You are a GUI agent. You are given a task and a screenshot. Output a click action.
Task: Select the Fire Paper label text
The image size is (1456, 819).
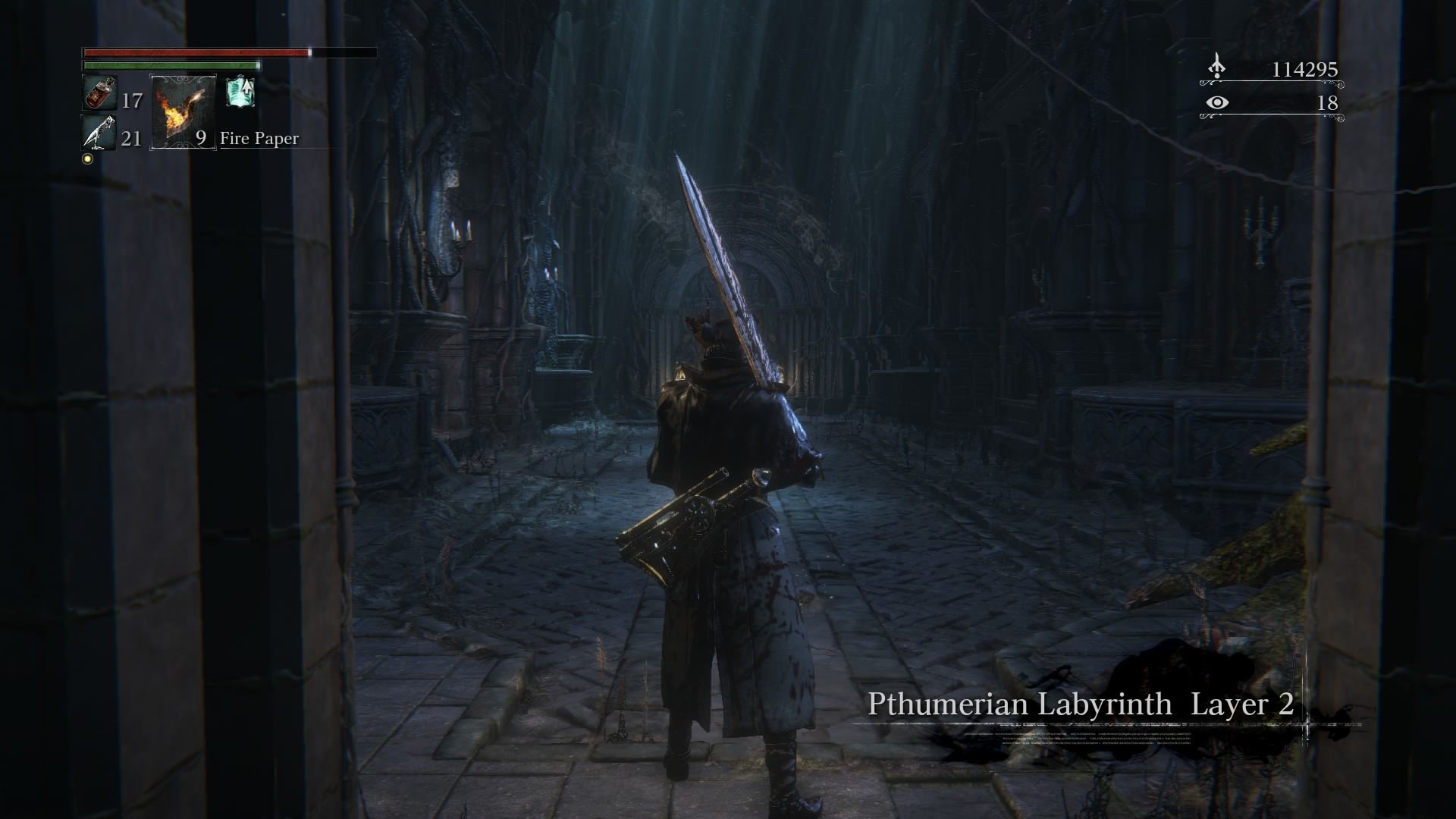pos(259,139)
